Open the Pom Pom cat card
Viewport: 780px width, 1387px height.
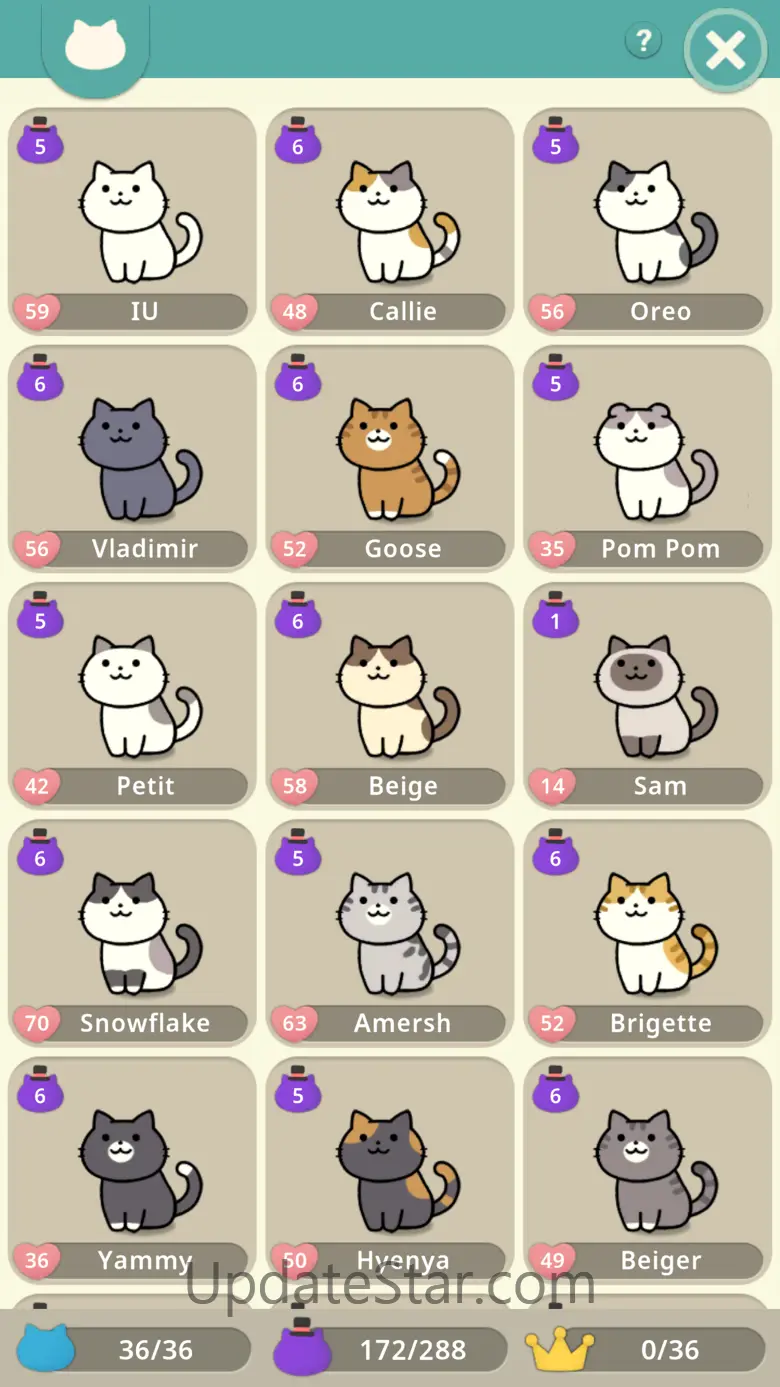tap(648, 459)
